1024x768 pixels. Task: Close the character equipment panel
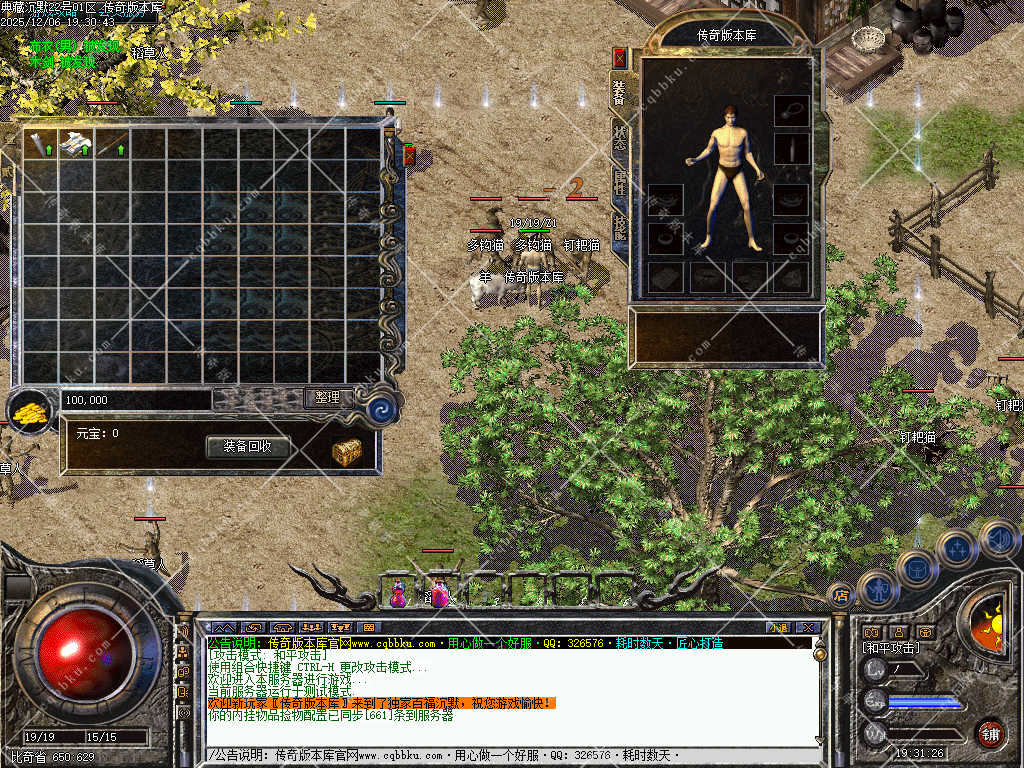(620, 57)
